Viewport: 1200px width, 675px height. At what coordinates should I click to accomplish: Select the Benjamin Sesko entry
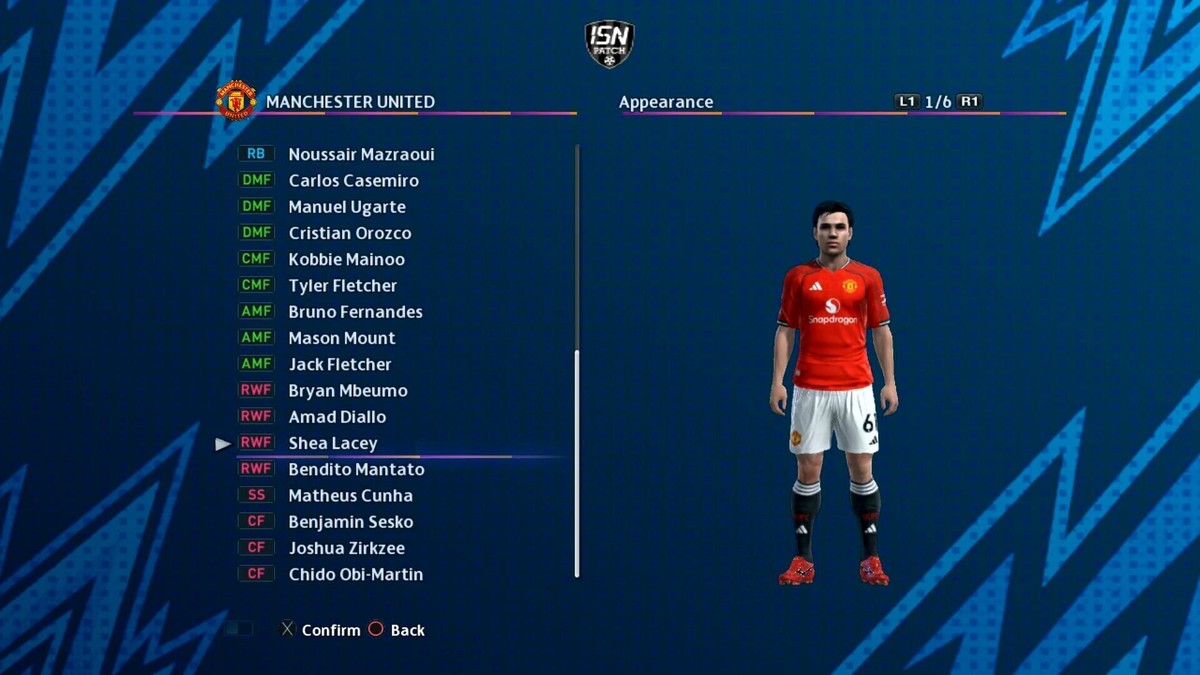pos(350,522)
